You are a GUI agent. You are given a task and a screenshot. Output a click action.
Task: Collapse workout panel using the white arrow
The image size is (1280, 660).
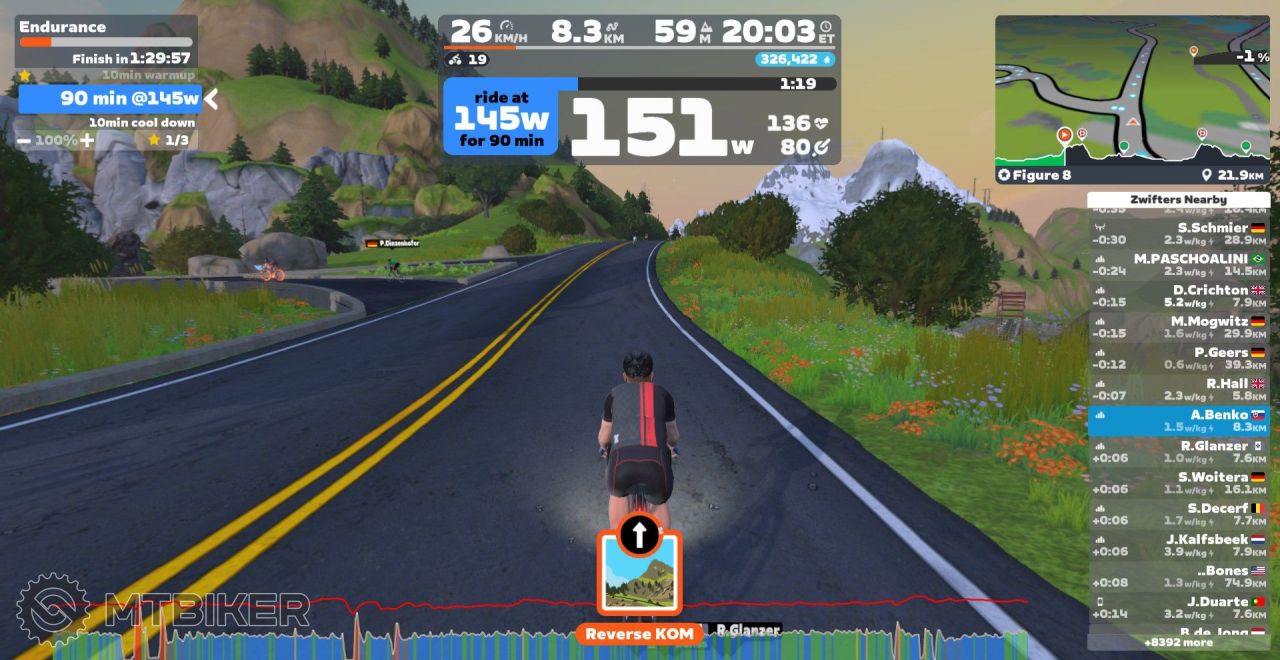tap(211, 98)
